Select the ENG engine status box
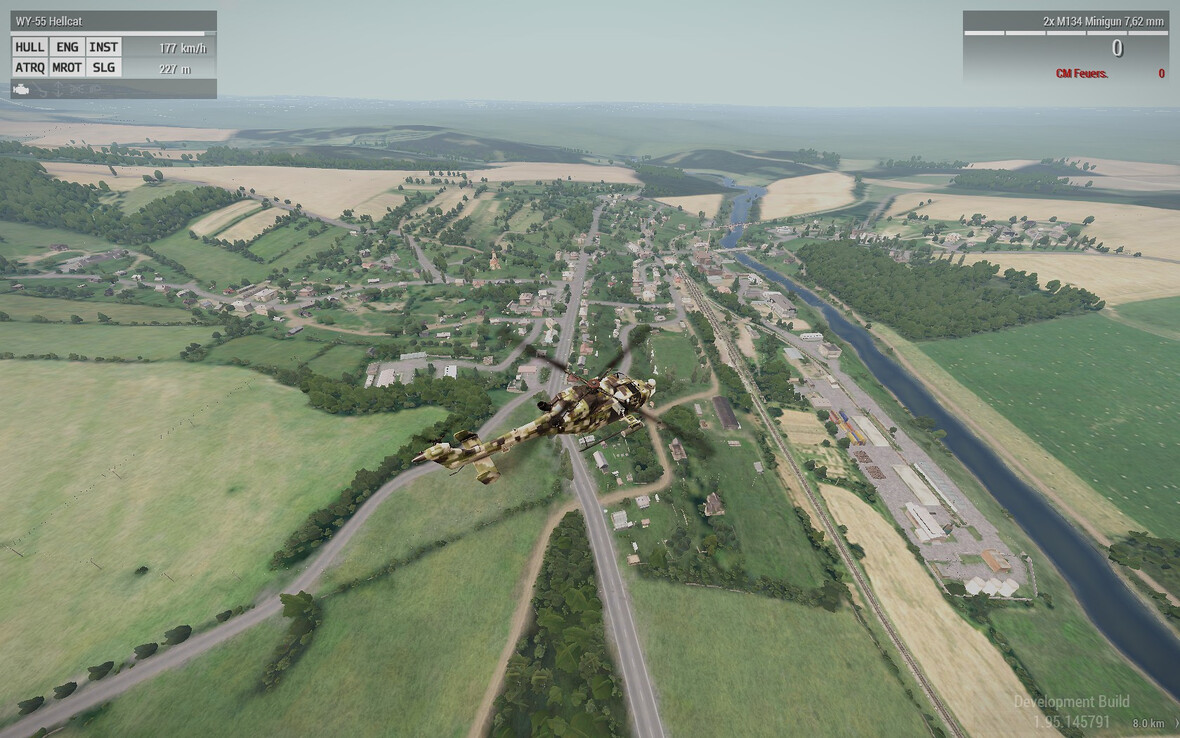 [x=67, y=47]
